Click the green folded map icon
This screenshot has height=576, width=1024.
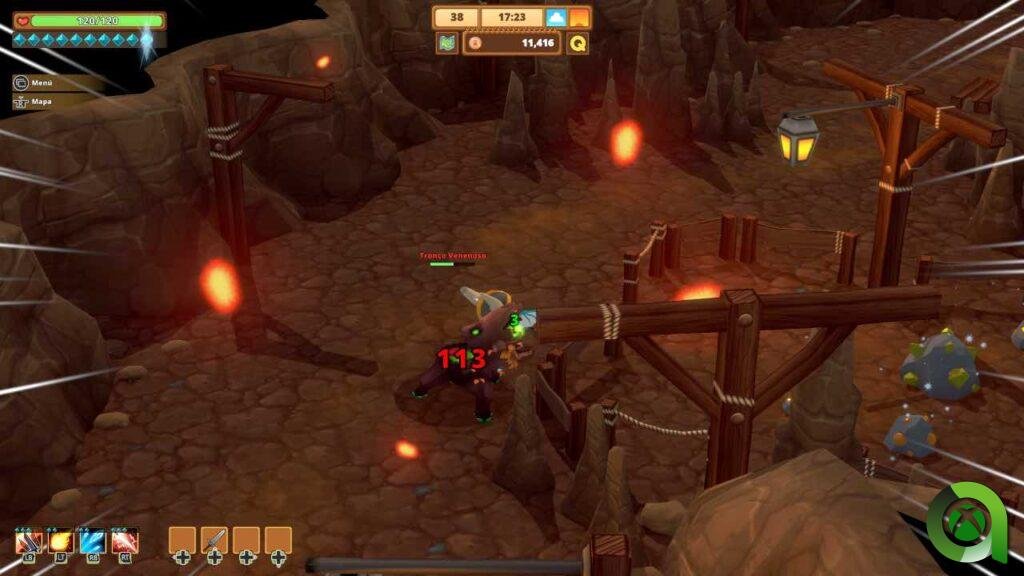coord(447,43)
